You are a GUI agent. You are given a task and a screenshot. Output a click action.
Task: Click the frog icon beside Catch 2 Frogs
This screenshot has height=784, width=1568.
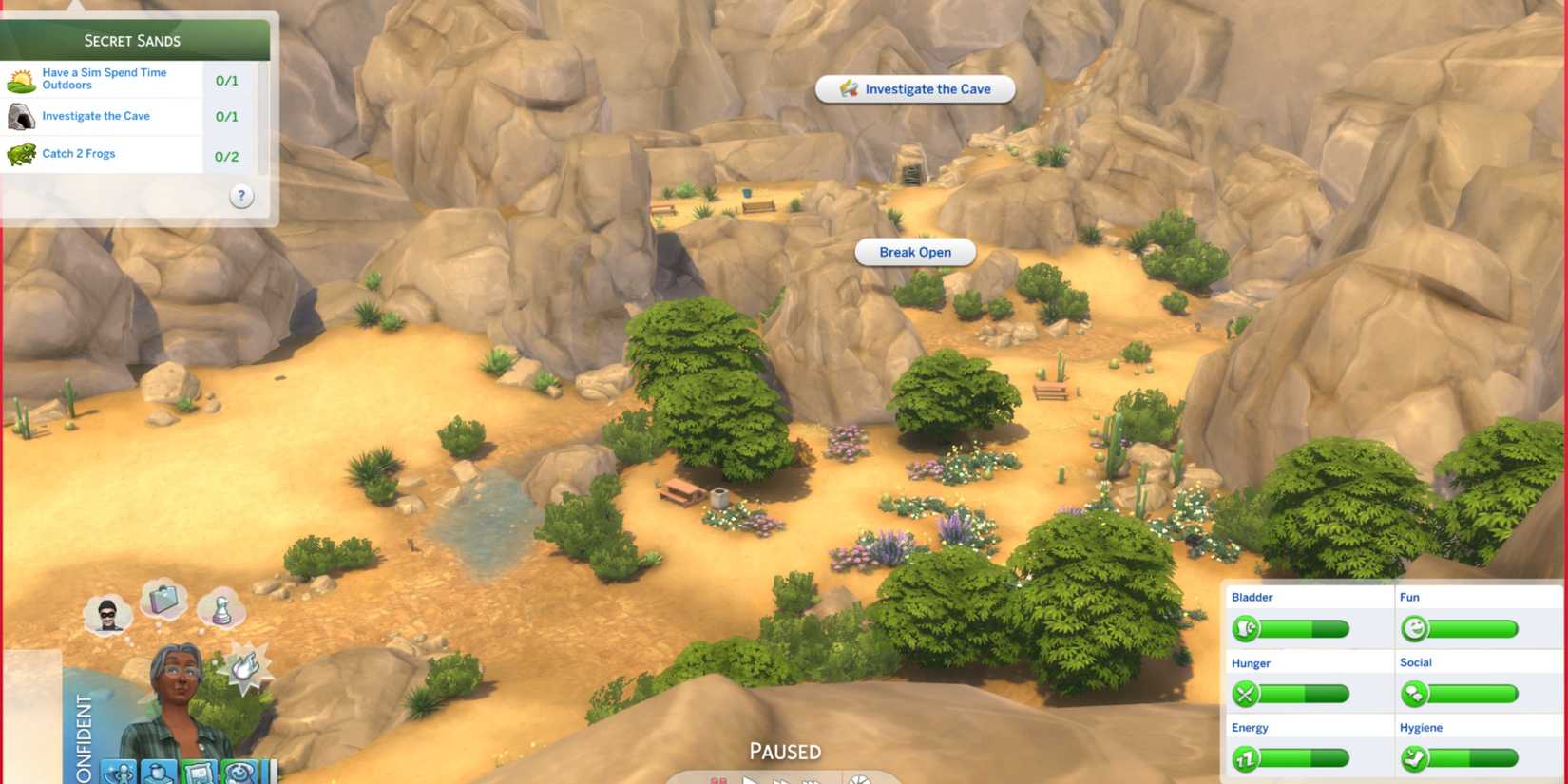21,153
